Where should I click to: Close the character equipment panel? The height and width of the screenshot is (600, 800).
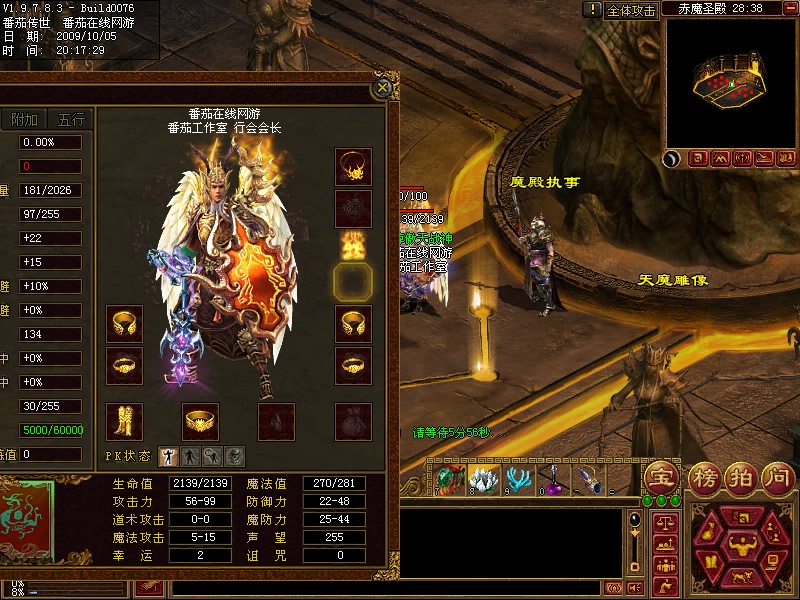(381, 88)
